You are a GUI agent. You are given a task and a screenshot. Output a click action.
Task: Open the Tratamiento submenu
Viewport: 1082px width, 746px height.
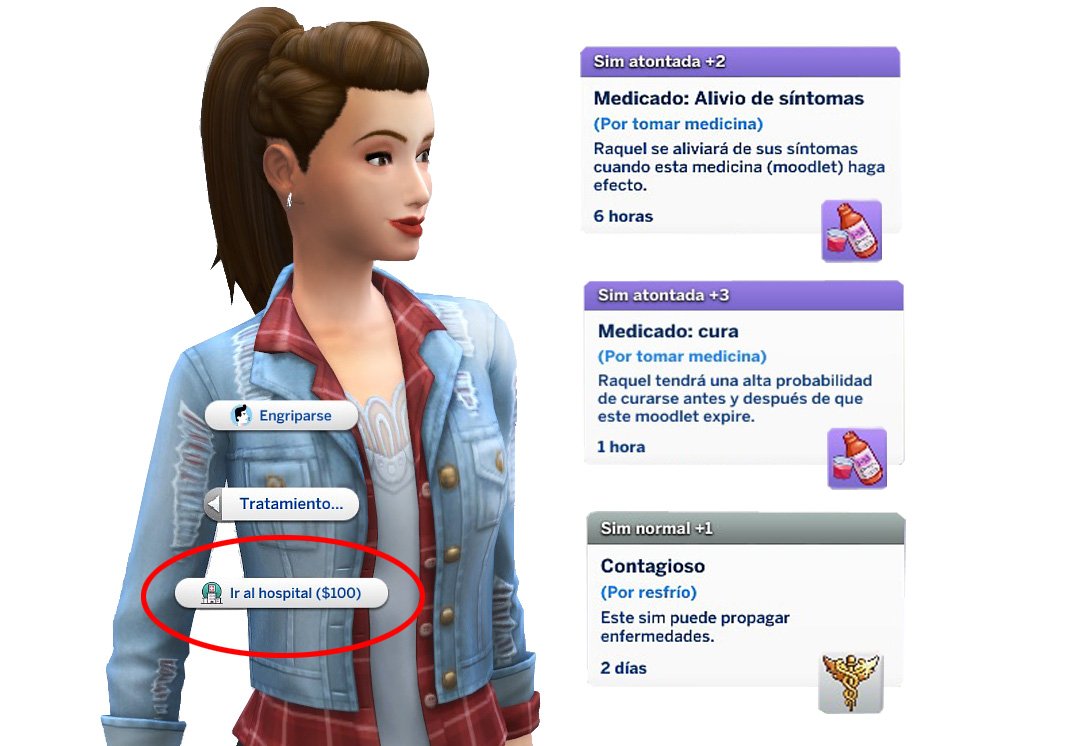click(x=281, y=505)
